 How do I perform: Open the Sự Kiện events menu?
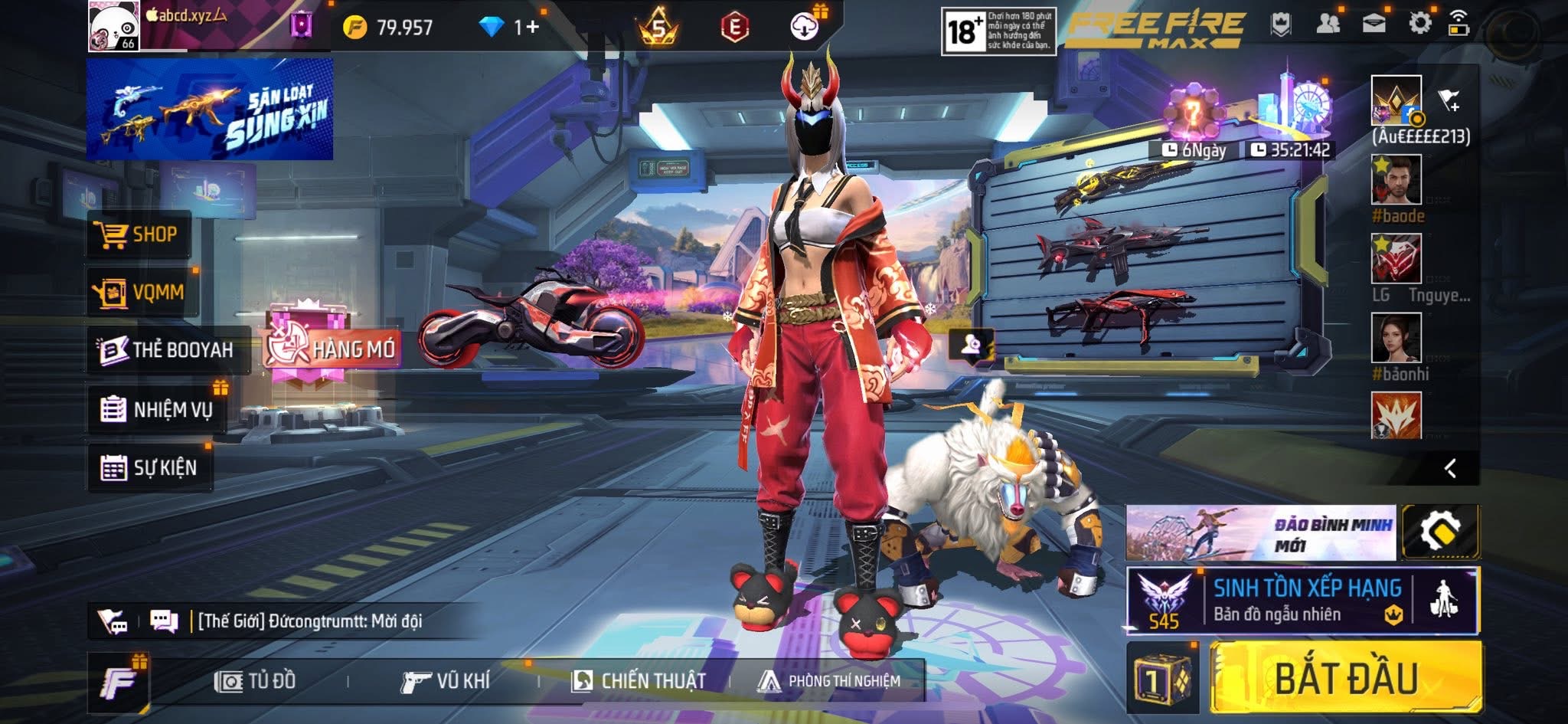(x=149, y=467)
